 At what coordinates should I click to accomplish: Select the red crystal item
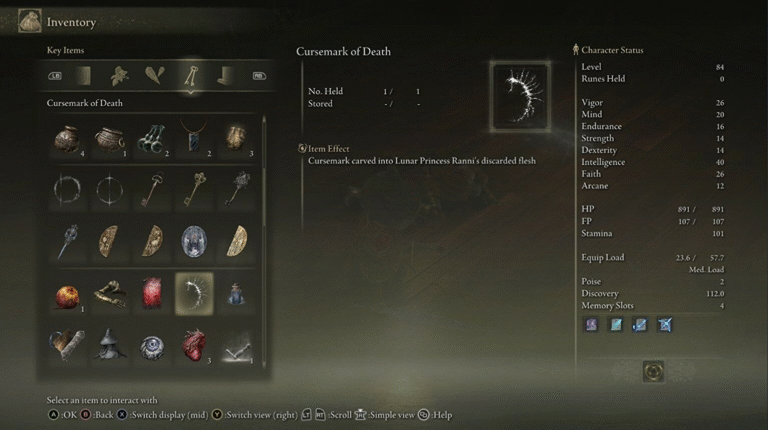[151, 293]
